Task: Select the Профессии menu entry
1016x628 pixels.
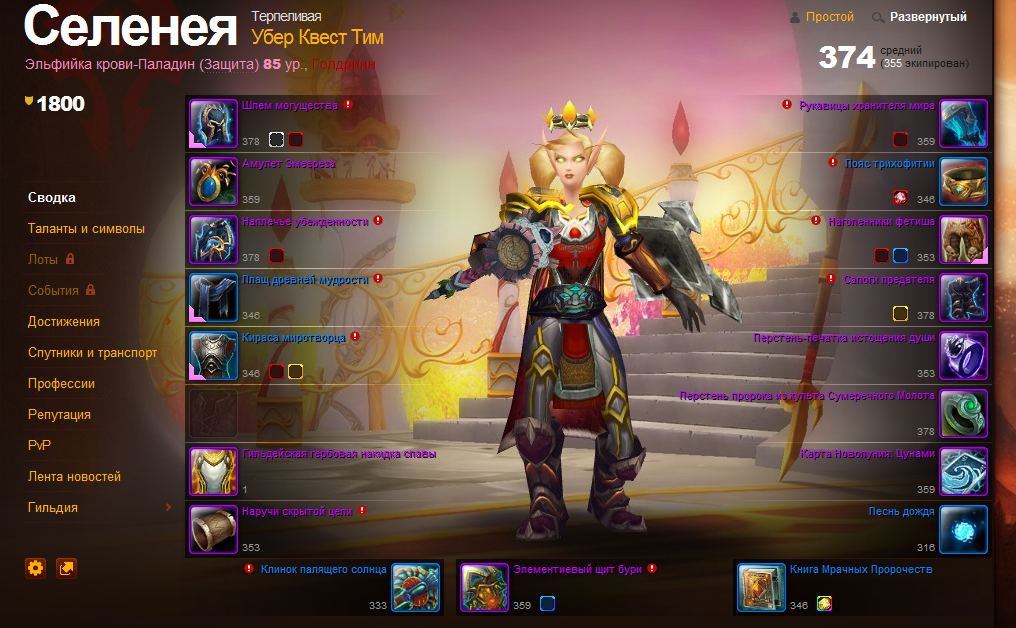Action: pyautogui.click(x=62, y=383)
